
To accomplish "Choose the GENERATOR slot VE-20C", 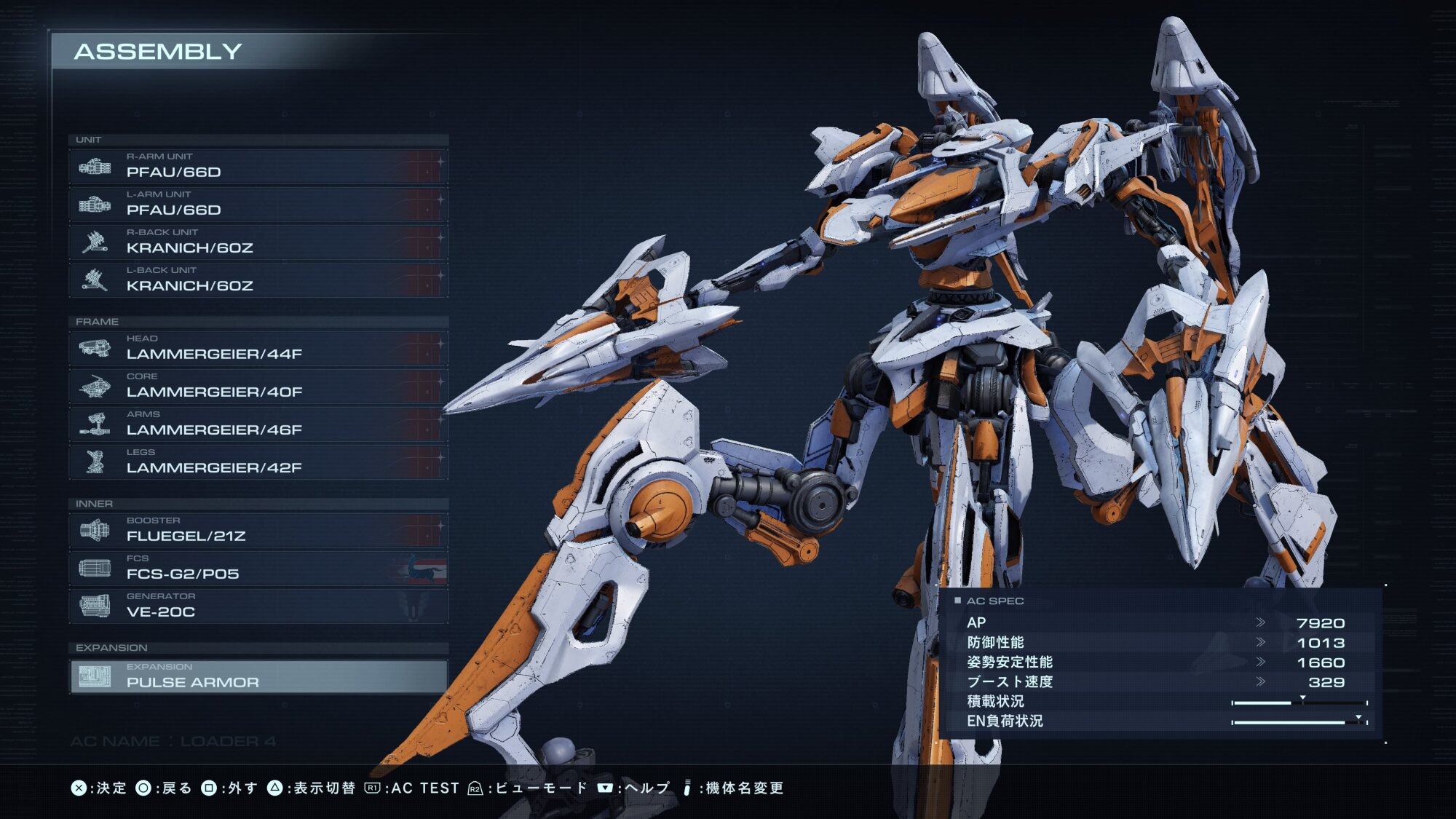I will (x=258, y=606).
